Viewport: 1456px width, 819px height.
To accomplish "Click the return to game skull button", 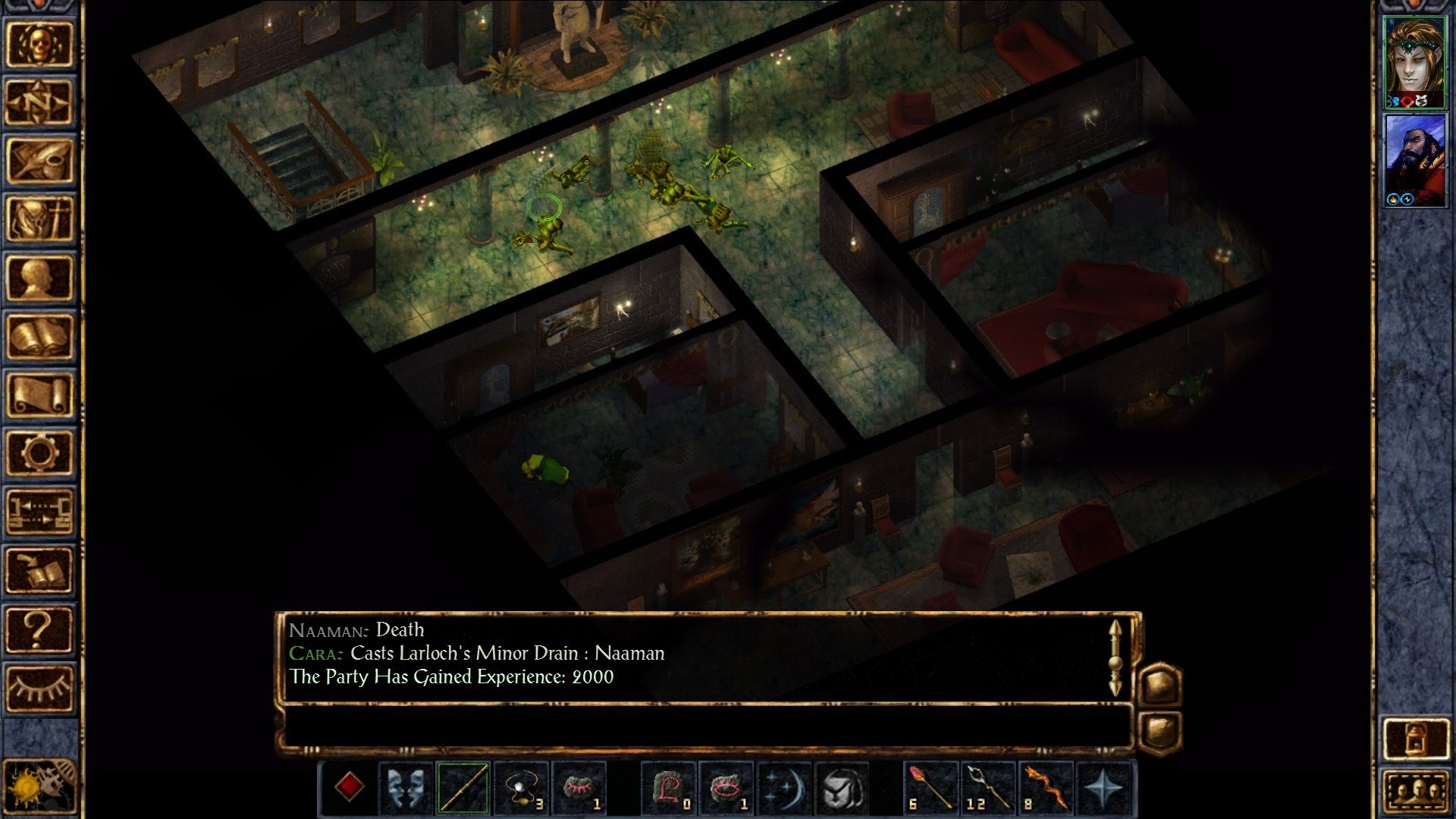I will coord(39,43).
